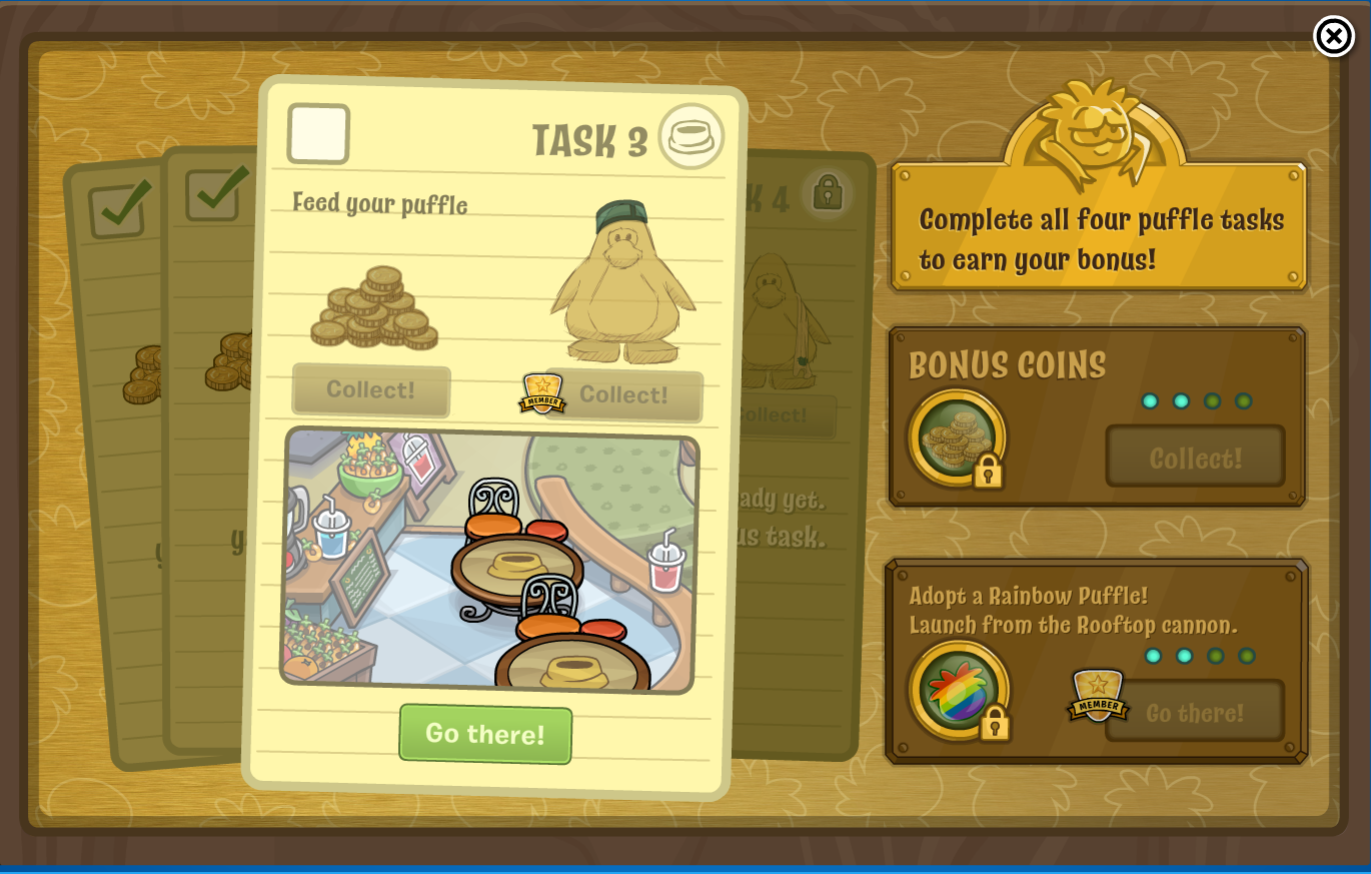1371x874 pixels.
Task: Close the puffle tasks window
Action: coord(1333,37)
